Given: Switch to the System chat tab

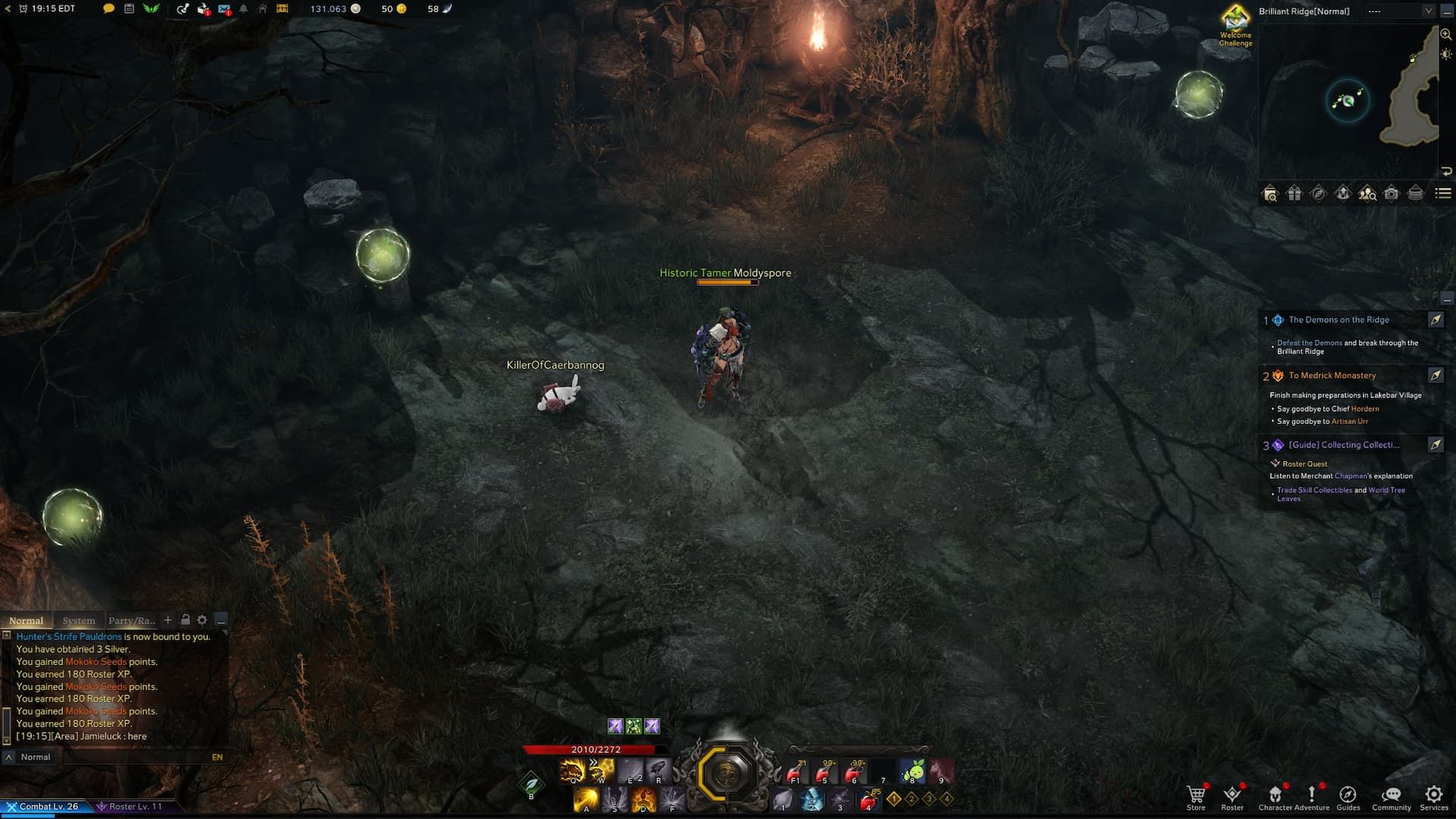Looking at the screenshot, I should (x=78, y=620).
